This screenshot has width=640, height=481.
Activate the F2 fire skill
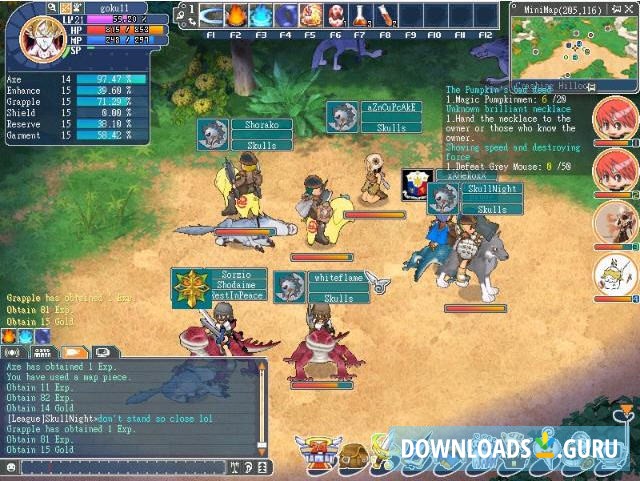(x=236, y=16)
